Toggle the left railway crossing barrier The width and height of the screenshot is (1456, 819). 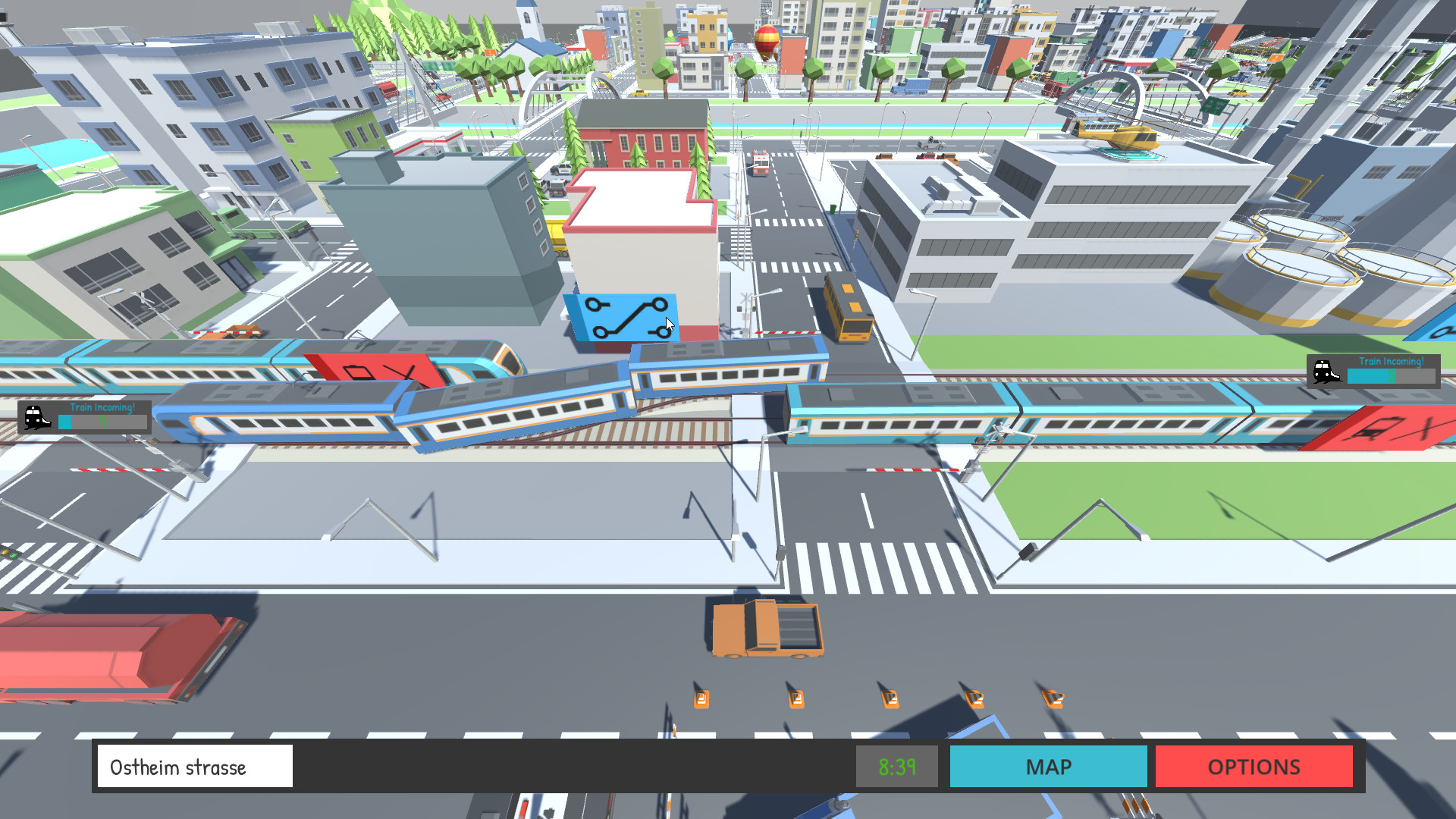pos(121,471)
